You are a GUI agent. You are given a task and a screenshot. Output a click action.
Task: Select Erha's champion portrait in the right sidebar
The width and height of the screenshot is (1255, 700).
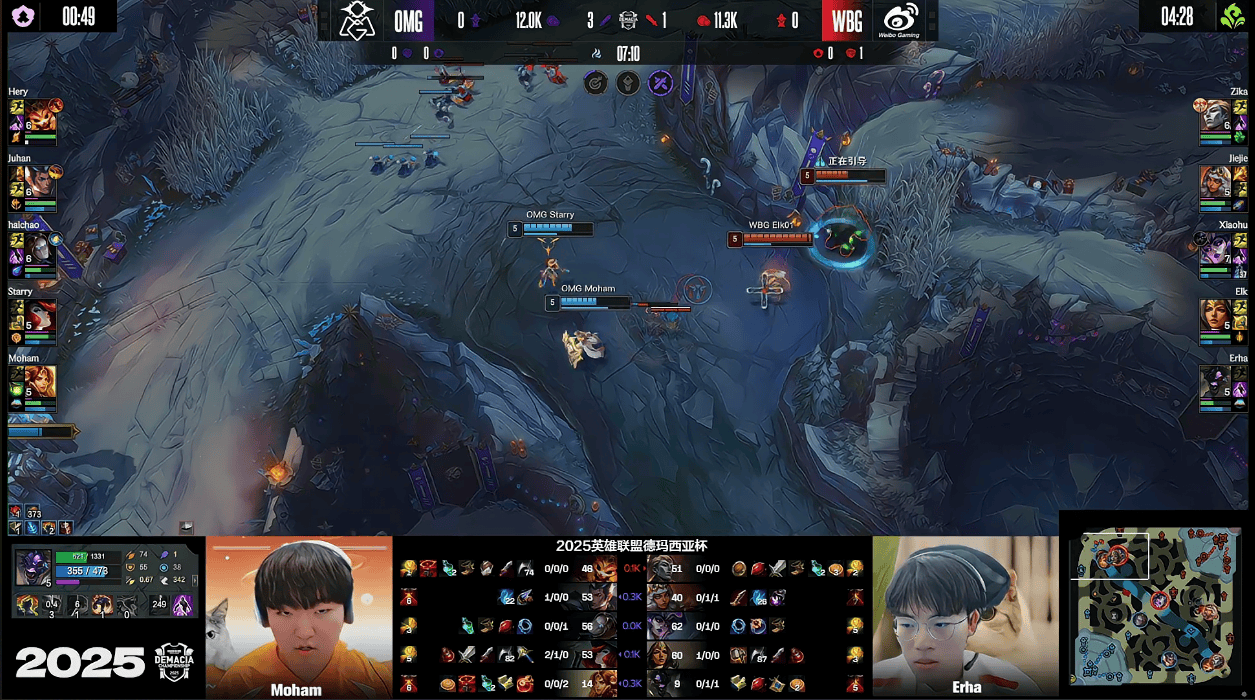[1215, 381]
